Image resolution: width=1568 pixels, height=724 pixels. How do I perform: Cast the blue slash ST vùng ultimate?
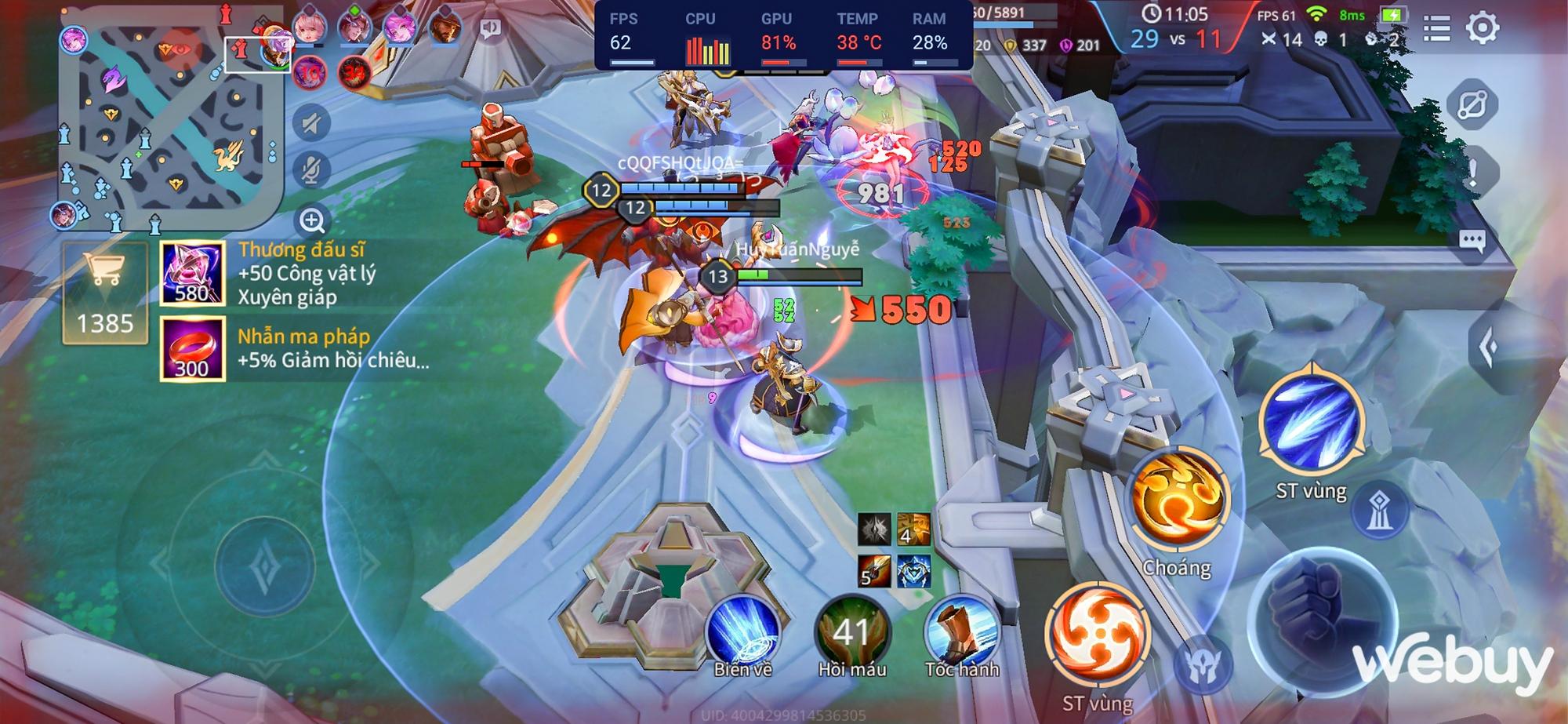click(1311, 424)
